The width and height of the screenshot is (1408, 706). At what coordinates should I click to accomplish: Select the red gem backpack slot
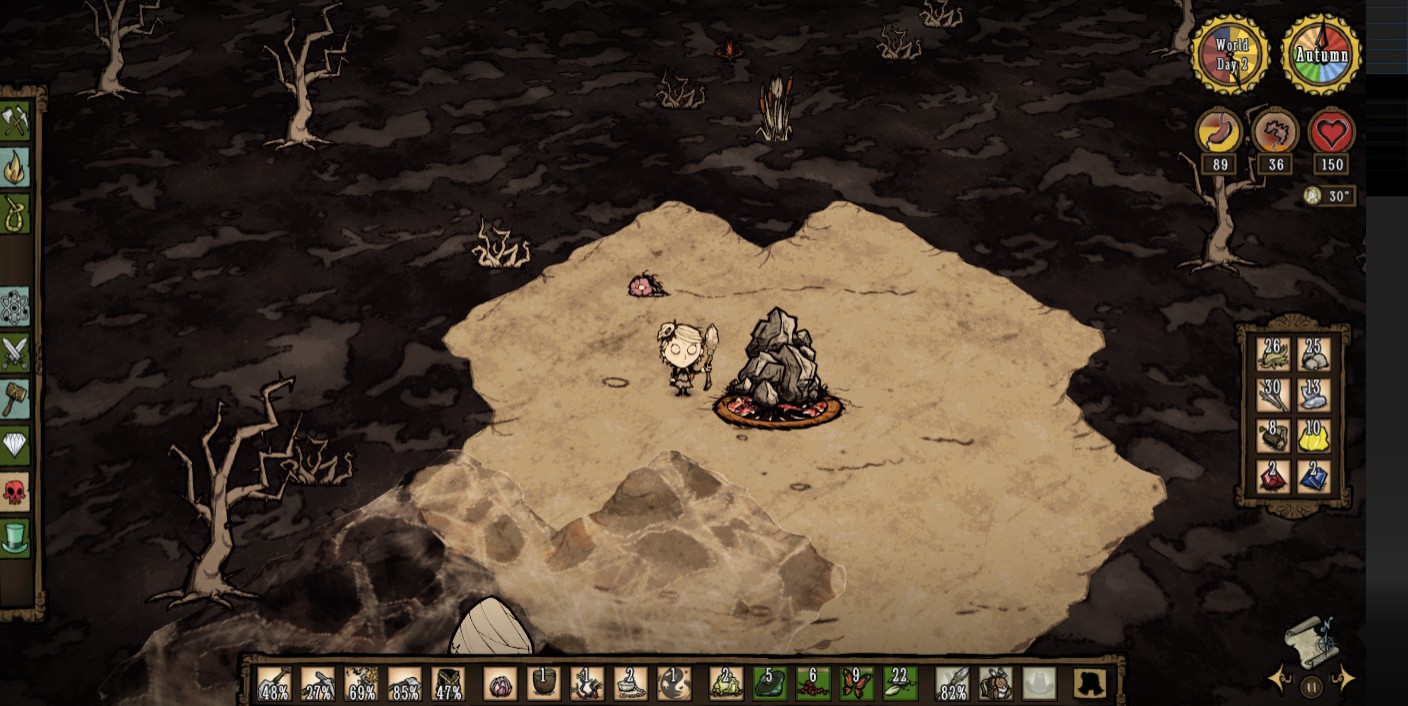point(1273,476)
